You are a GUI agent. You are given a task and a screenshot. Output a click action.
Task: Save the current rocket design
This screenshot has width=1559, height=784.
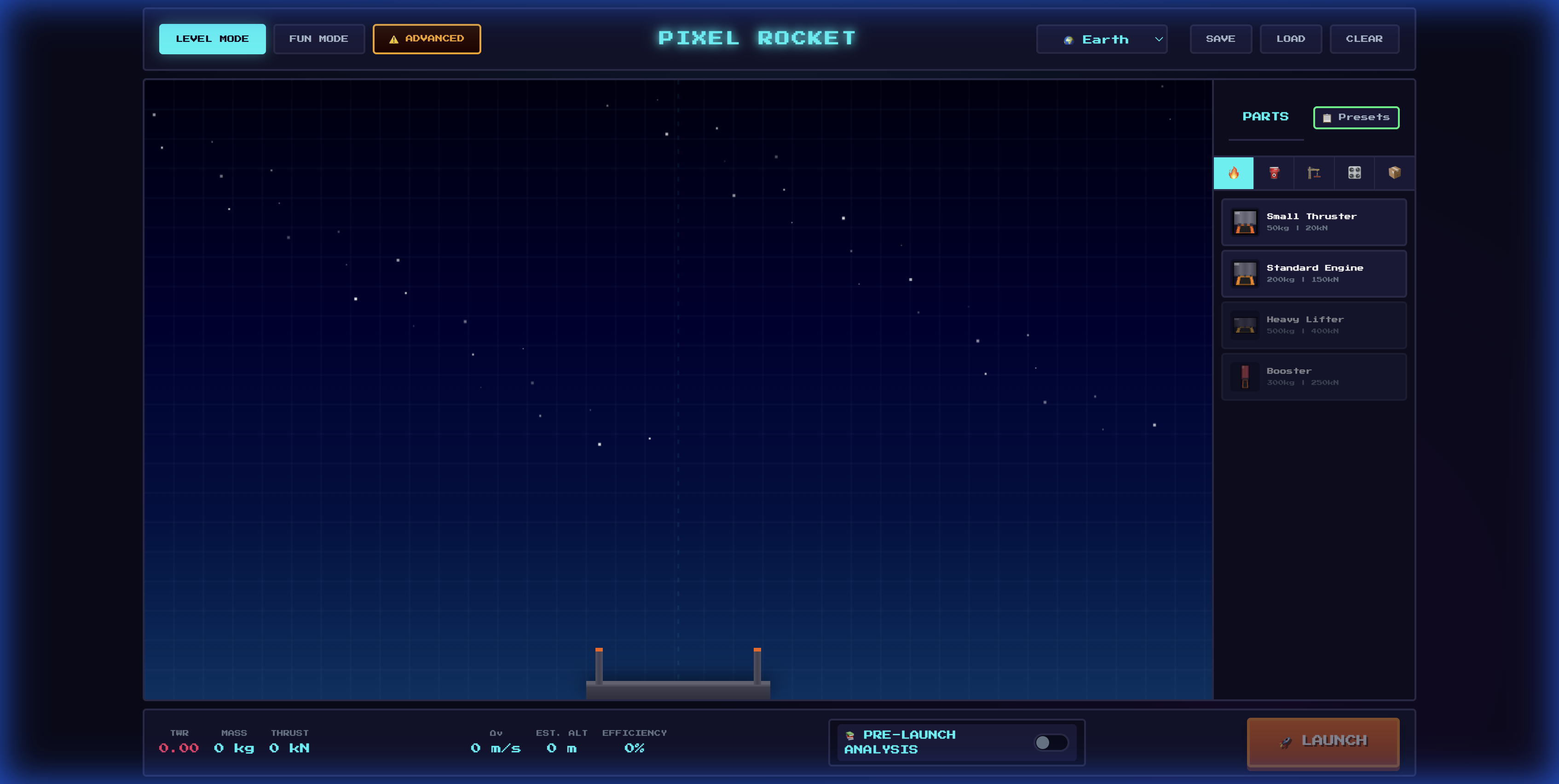[x=1220, y=39]
